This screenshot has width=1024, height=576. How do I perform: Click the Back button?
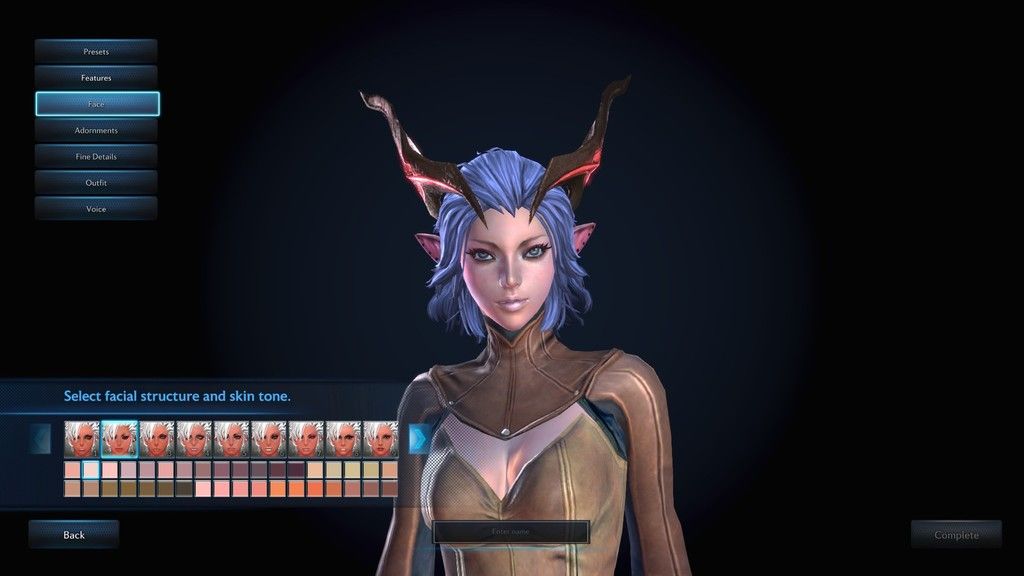coord(74,535)
